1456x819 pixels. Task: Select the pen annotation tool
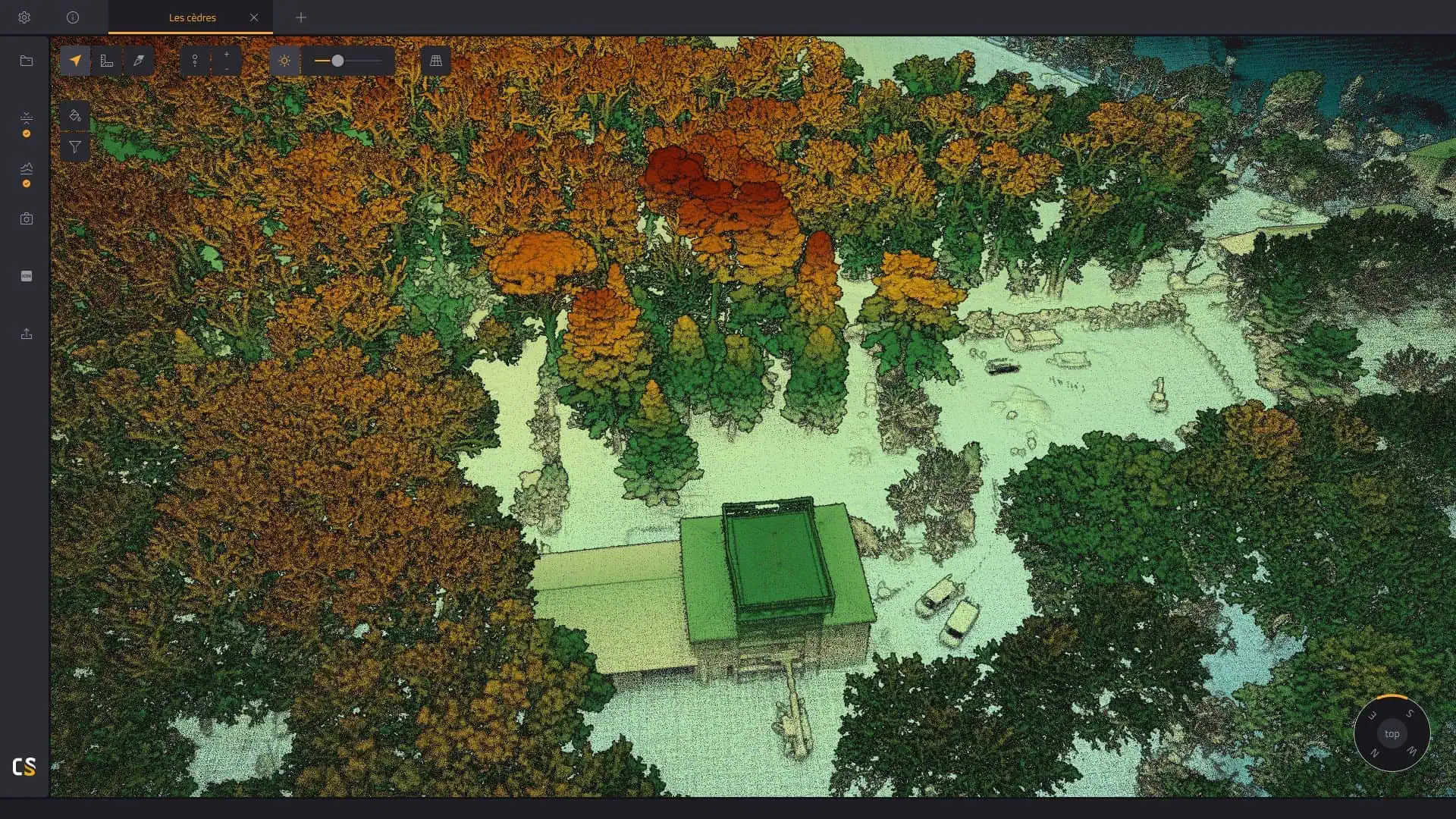[x=138, y=61]
